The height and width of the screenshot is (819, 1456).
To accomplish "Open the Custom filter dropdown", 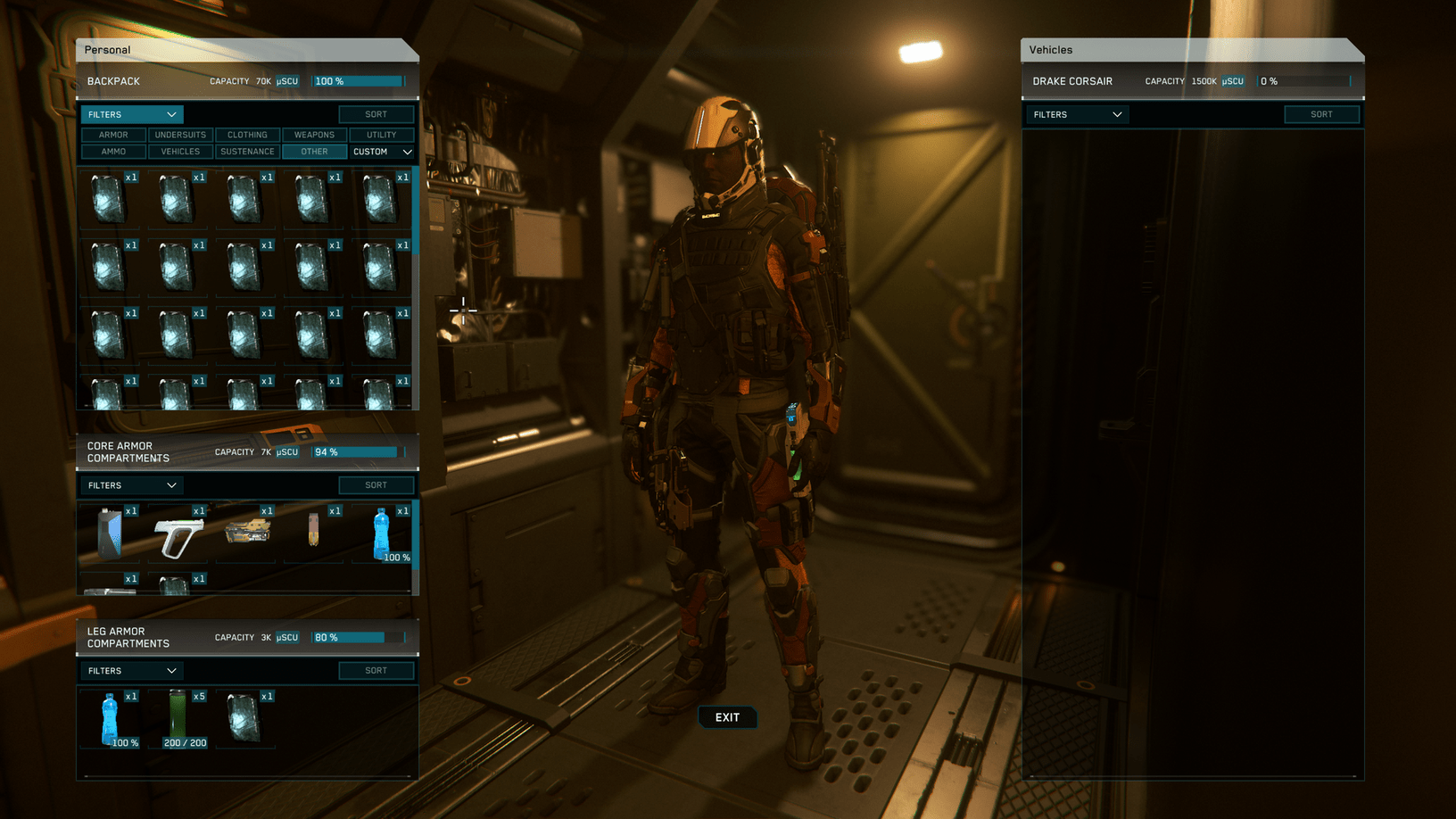I will coord(382,152).
